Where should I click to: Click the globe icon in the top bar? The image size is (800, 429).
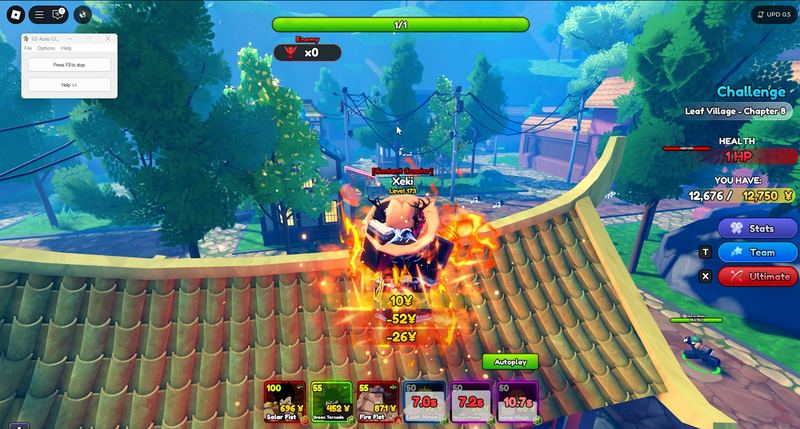[x=82, y=15]
